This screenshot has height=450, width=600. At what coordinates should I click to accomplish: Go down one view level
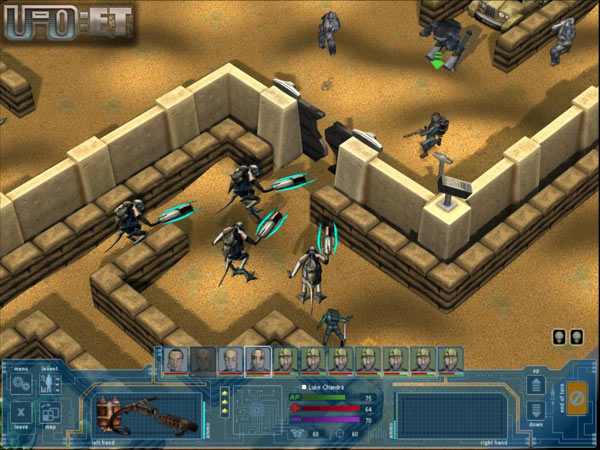[x=537, y=411]
